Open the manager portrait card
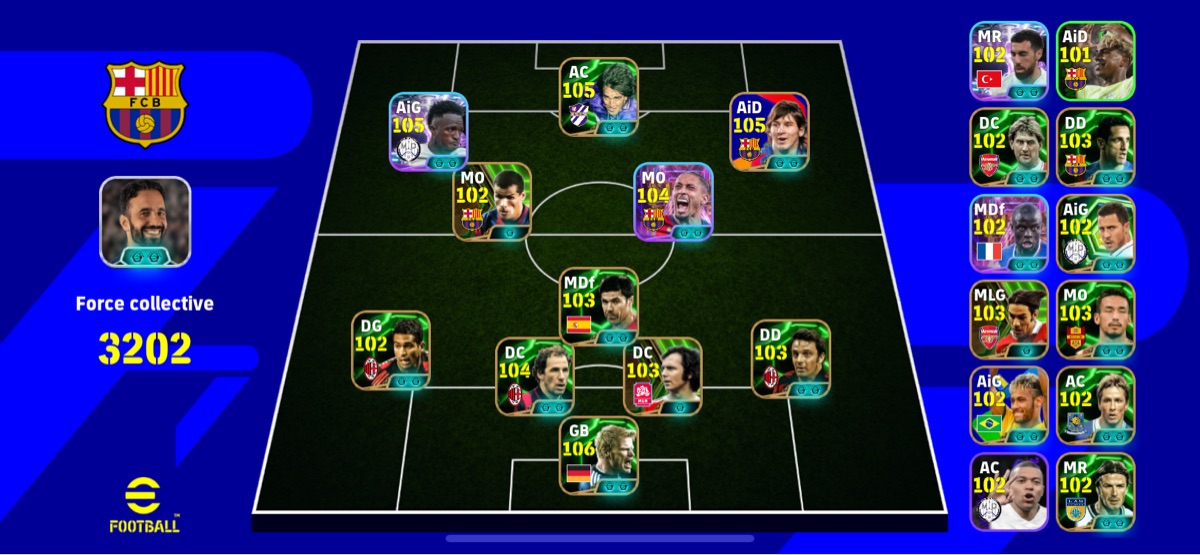The width and height of the screenshot is (1200, 555). point(145,222)
